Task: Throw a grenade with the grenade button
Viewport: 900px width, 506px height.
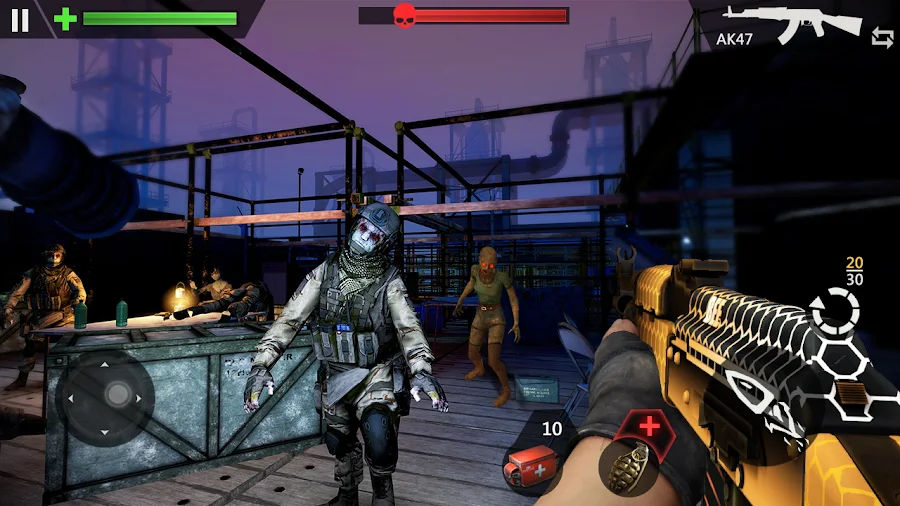Action: [628, 467]
